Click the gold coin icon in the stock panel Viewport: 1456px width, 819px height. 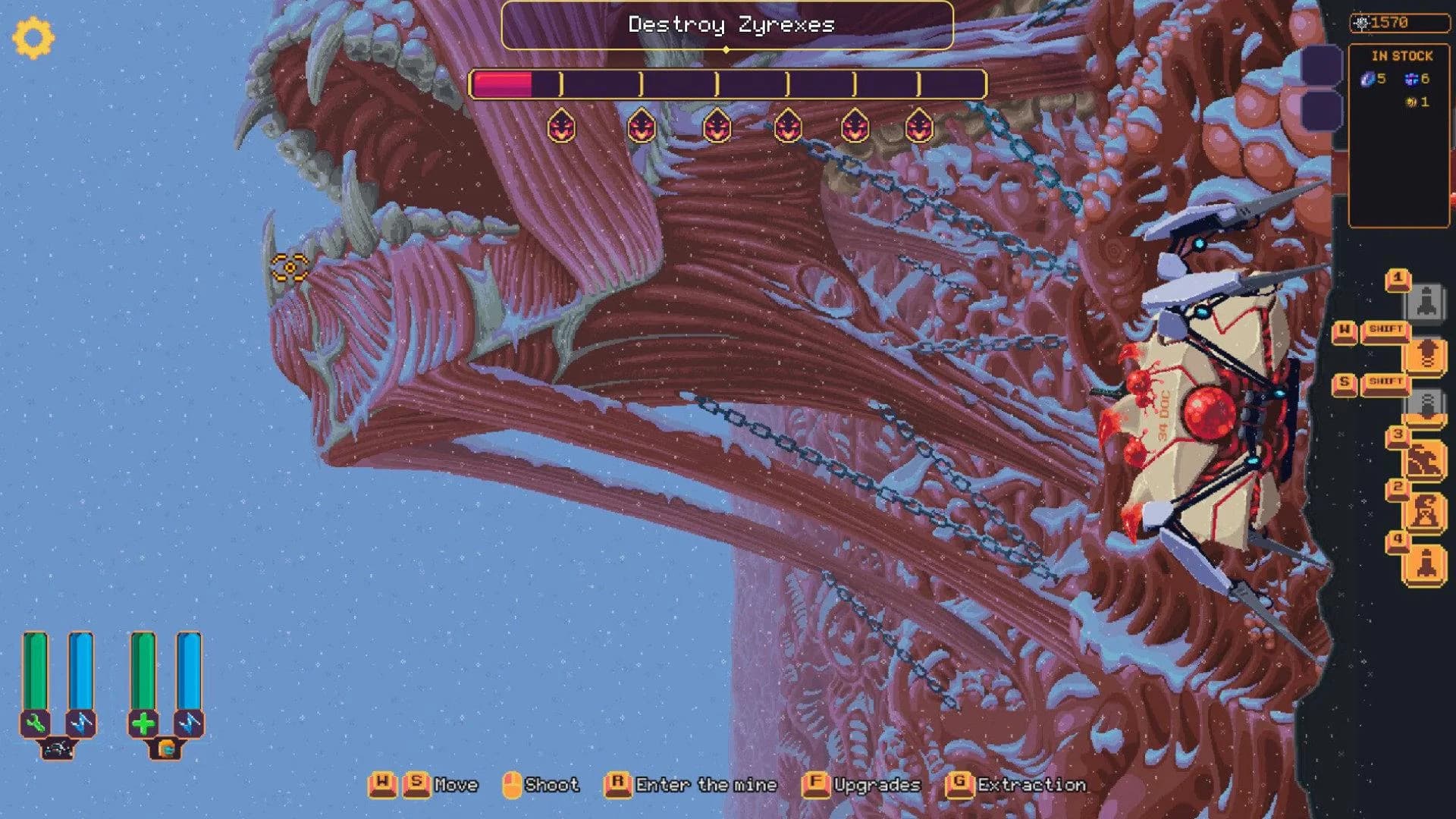click(1412, 100)
